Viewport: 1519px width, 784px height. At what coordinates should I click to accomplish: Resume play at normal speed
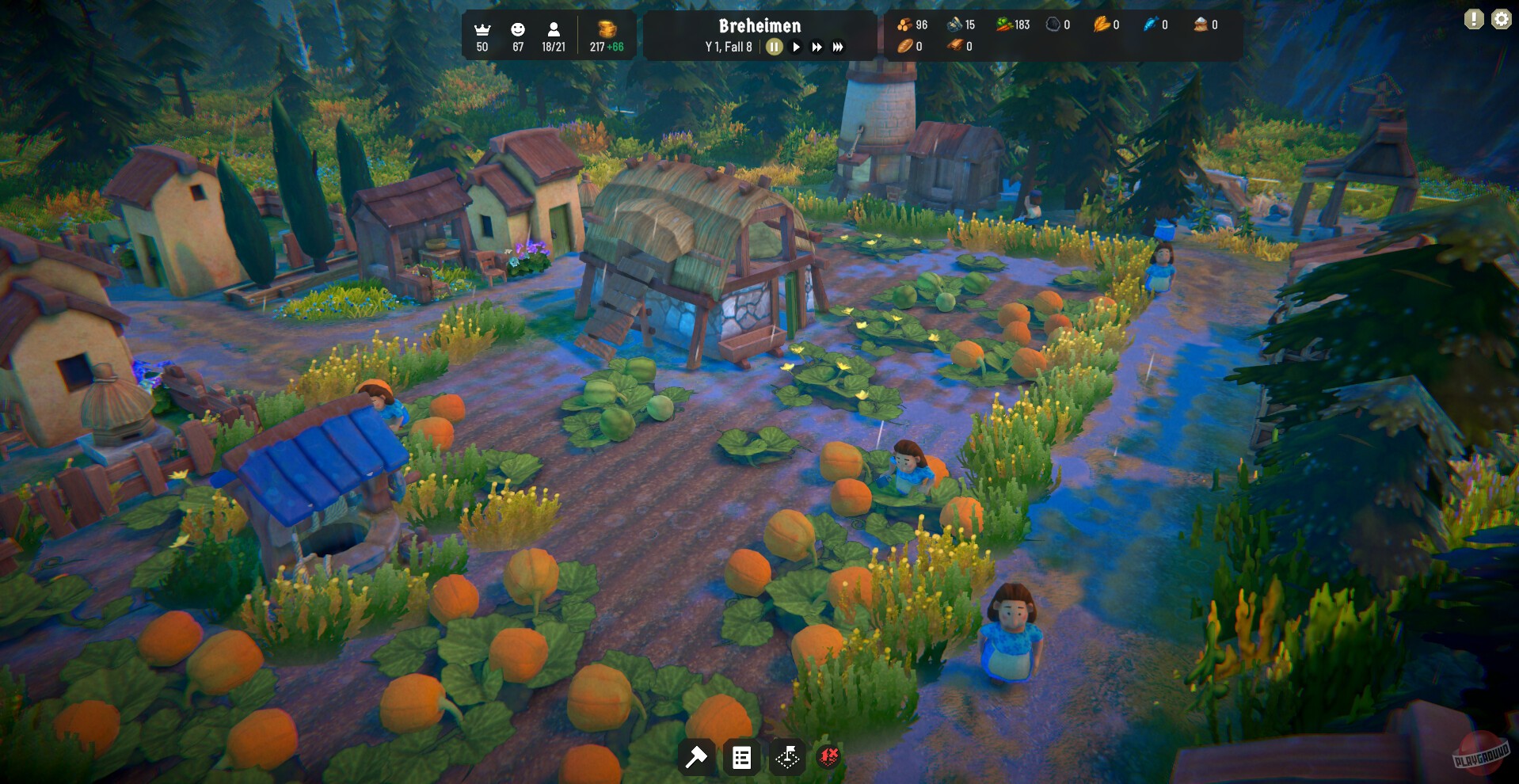pyautogui.click(x=796, y=46)
